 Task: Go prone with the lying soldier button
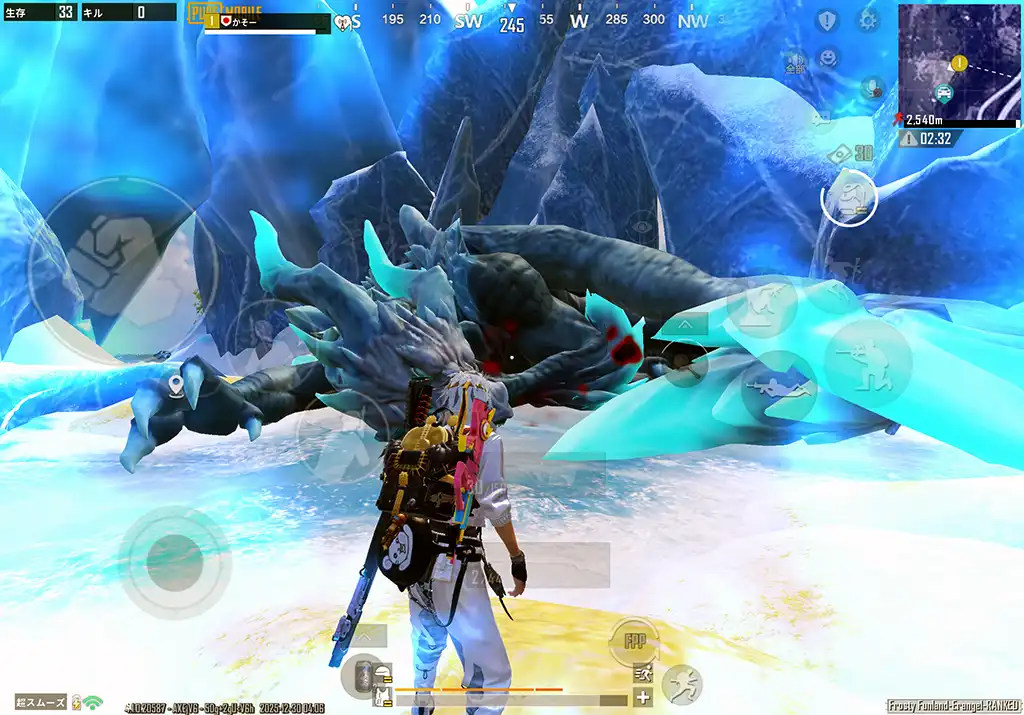[x=778, y=385]
